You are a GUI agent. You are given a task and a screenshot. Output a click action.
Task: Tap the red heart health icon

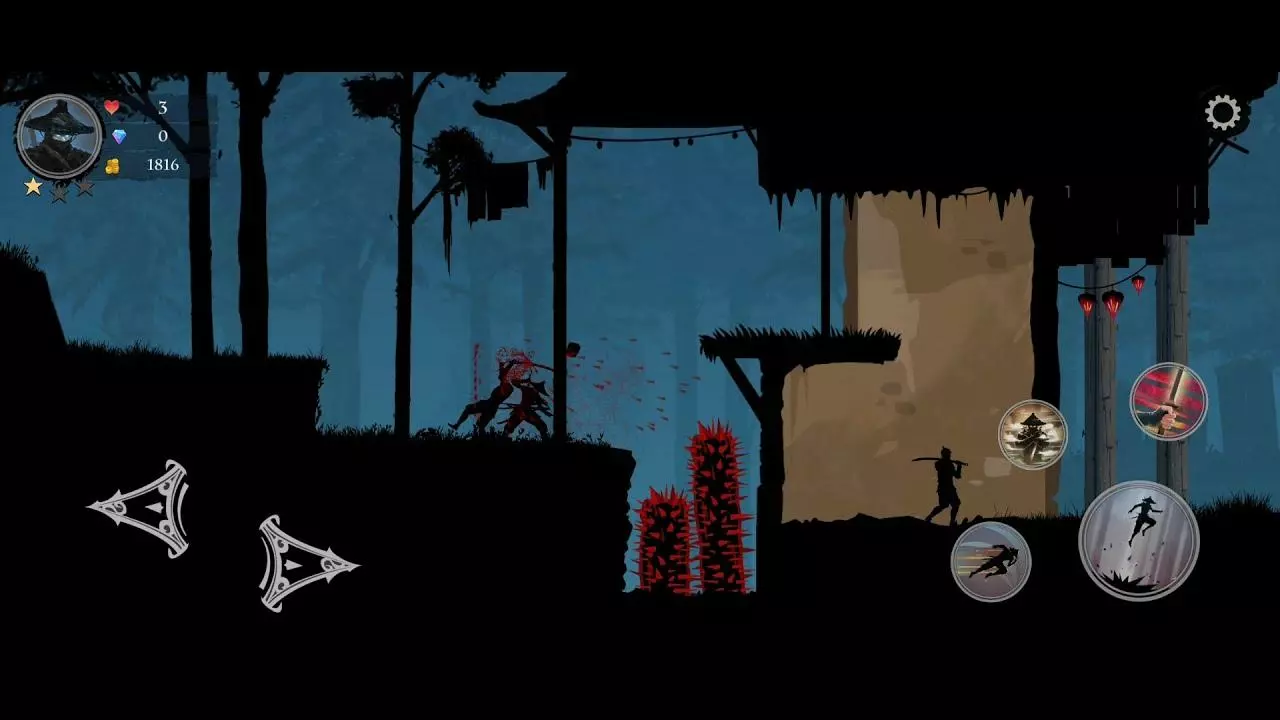110,108
